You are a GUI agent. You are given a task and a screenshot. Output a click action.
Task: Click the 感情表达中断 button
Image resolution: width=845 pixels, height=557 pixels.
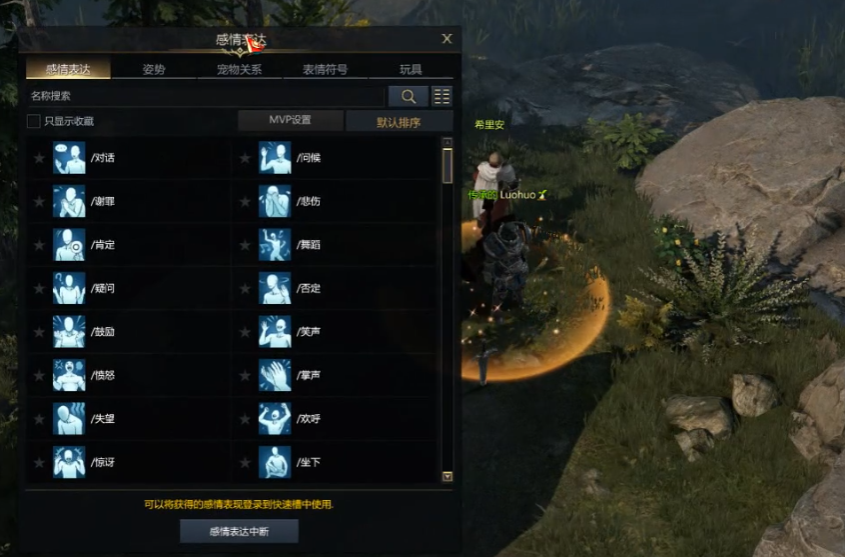[x=239, y=531]
